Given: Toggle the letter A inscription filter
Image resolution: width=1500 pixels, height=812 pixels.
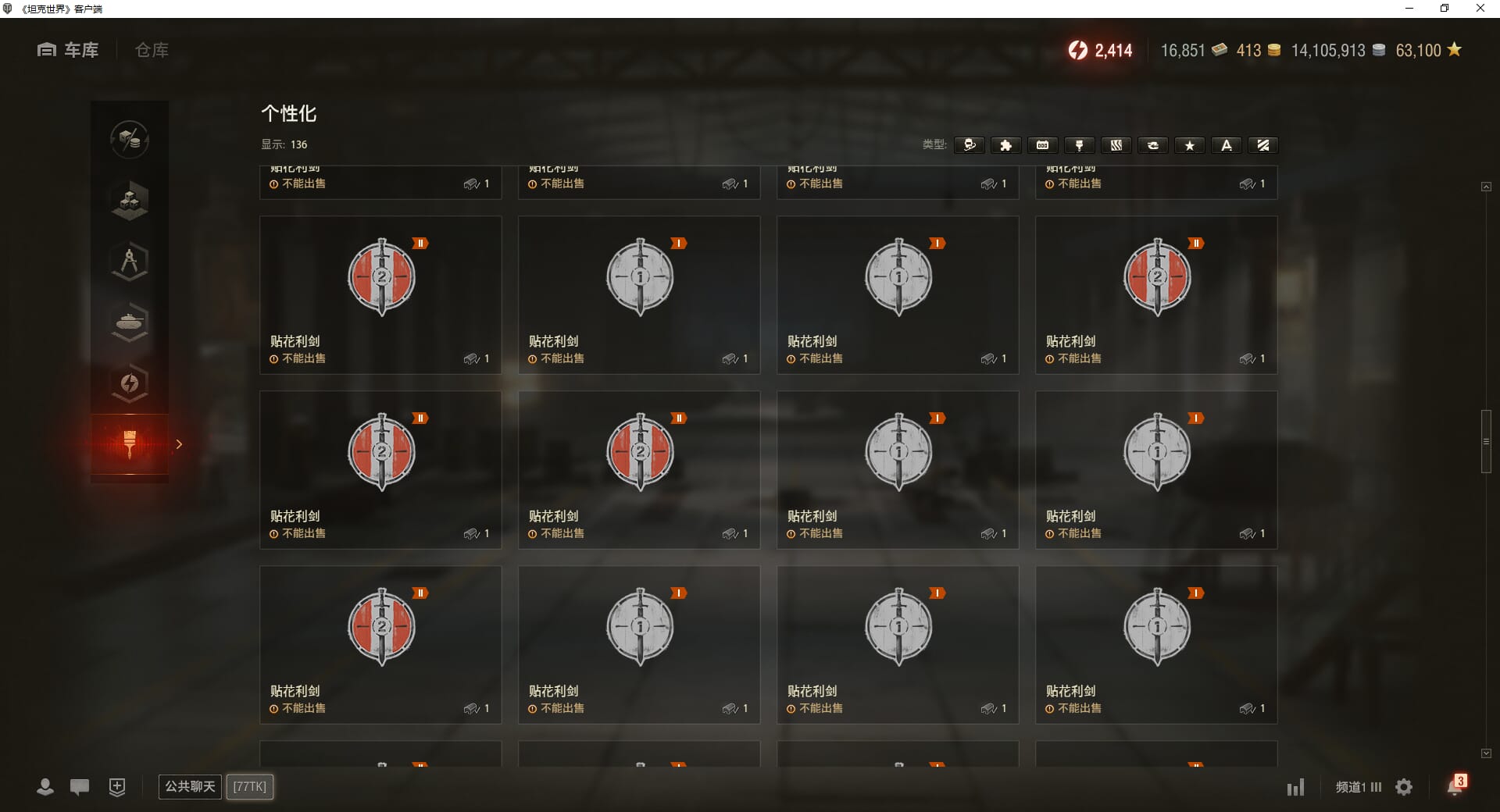Looking at the screenshot, I should [1226, 145].
